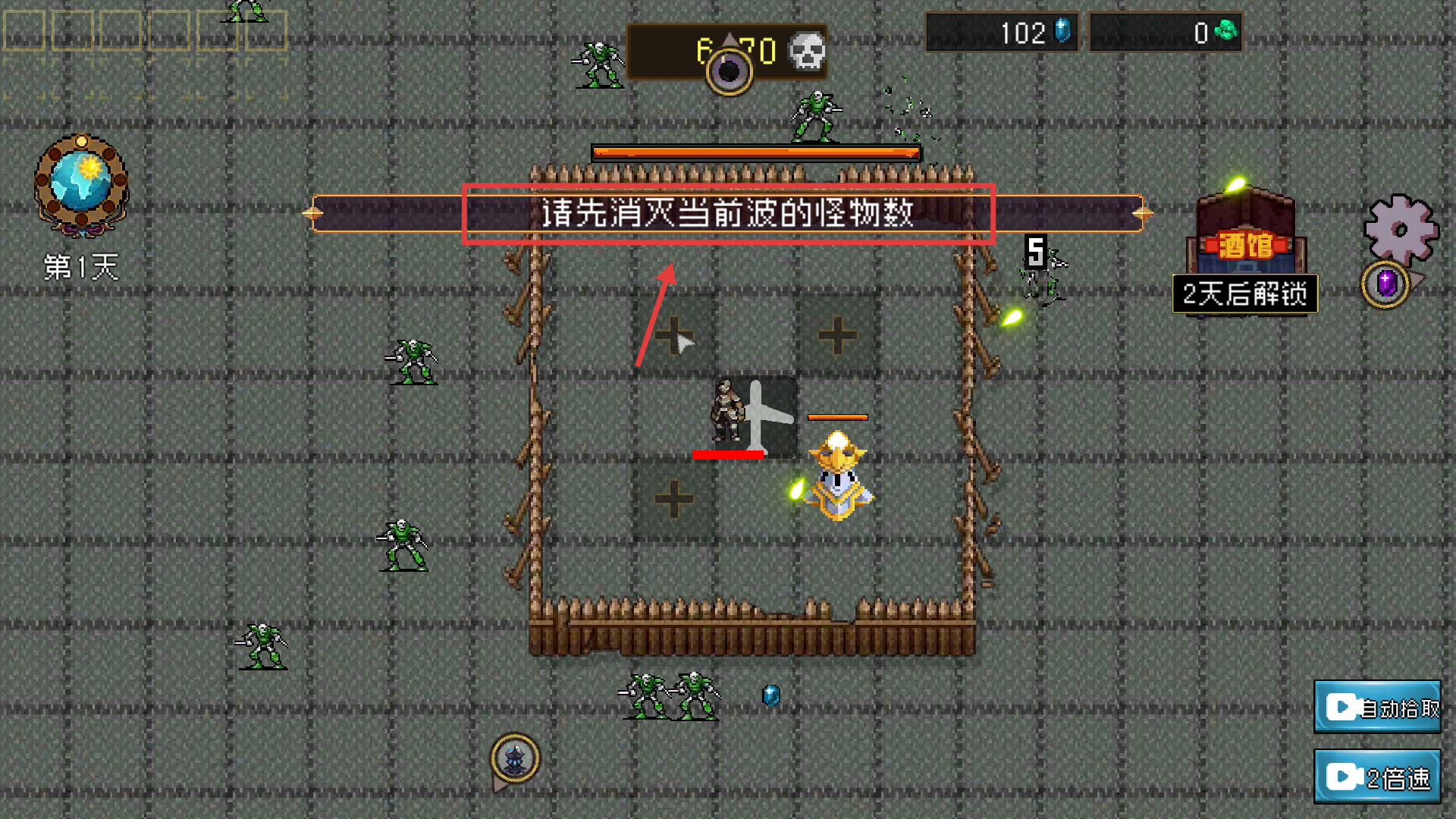The image size is (1456, 819).
Task: Click the day-night globe icon
Action: pos(81,184)
